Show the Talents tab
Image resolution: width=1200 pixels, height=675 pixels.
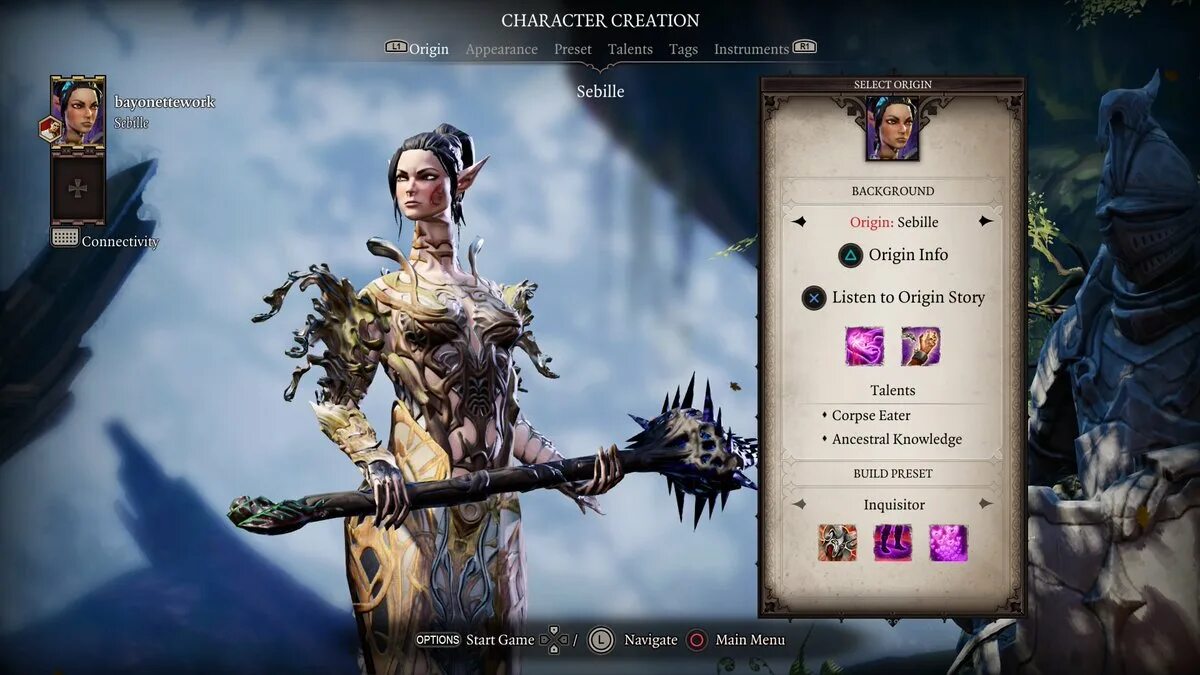(x=630, y=49)
